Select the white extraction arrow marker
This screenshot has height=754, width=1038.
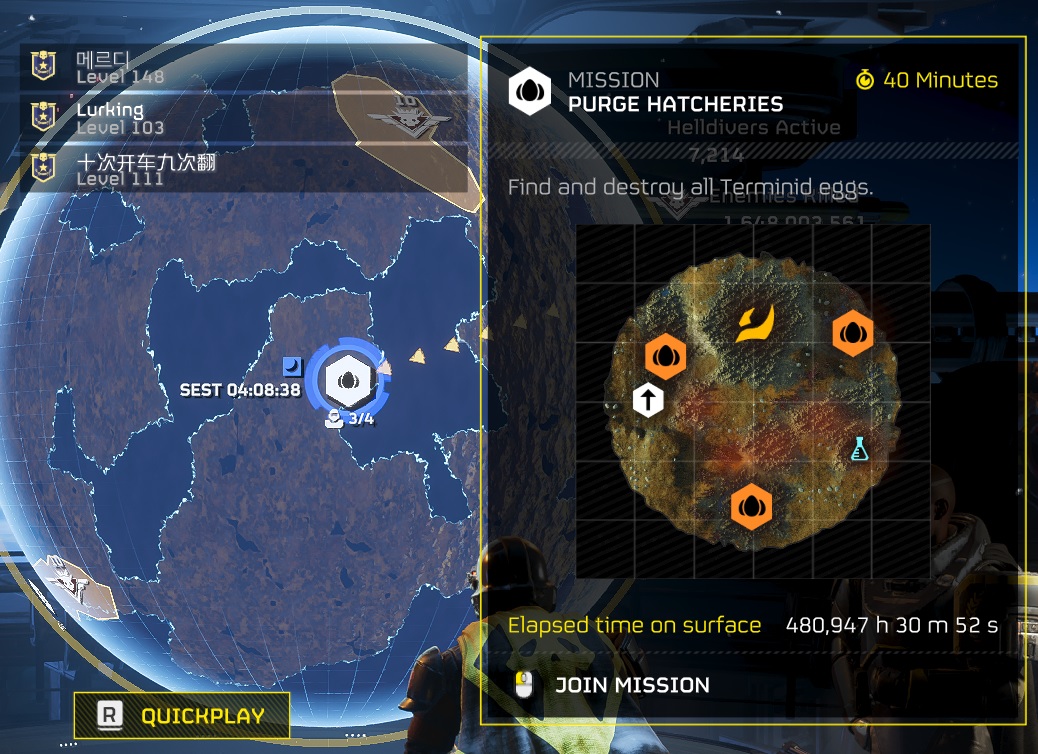coord(648,401)
